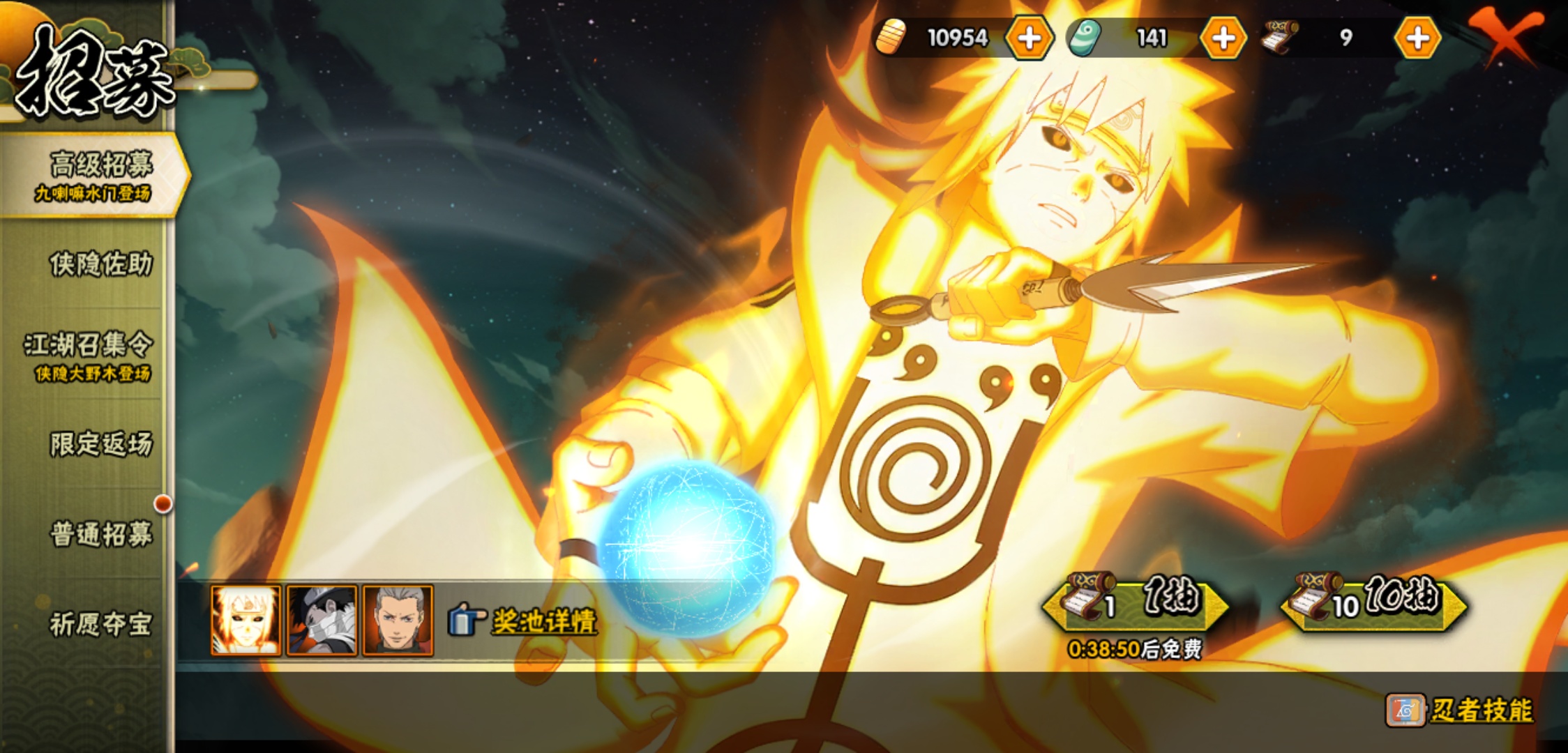The image size is (1568, 753).
Task: Select the masked dark-haired ninja portrait
Action: (x=322, y=621)
